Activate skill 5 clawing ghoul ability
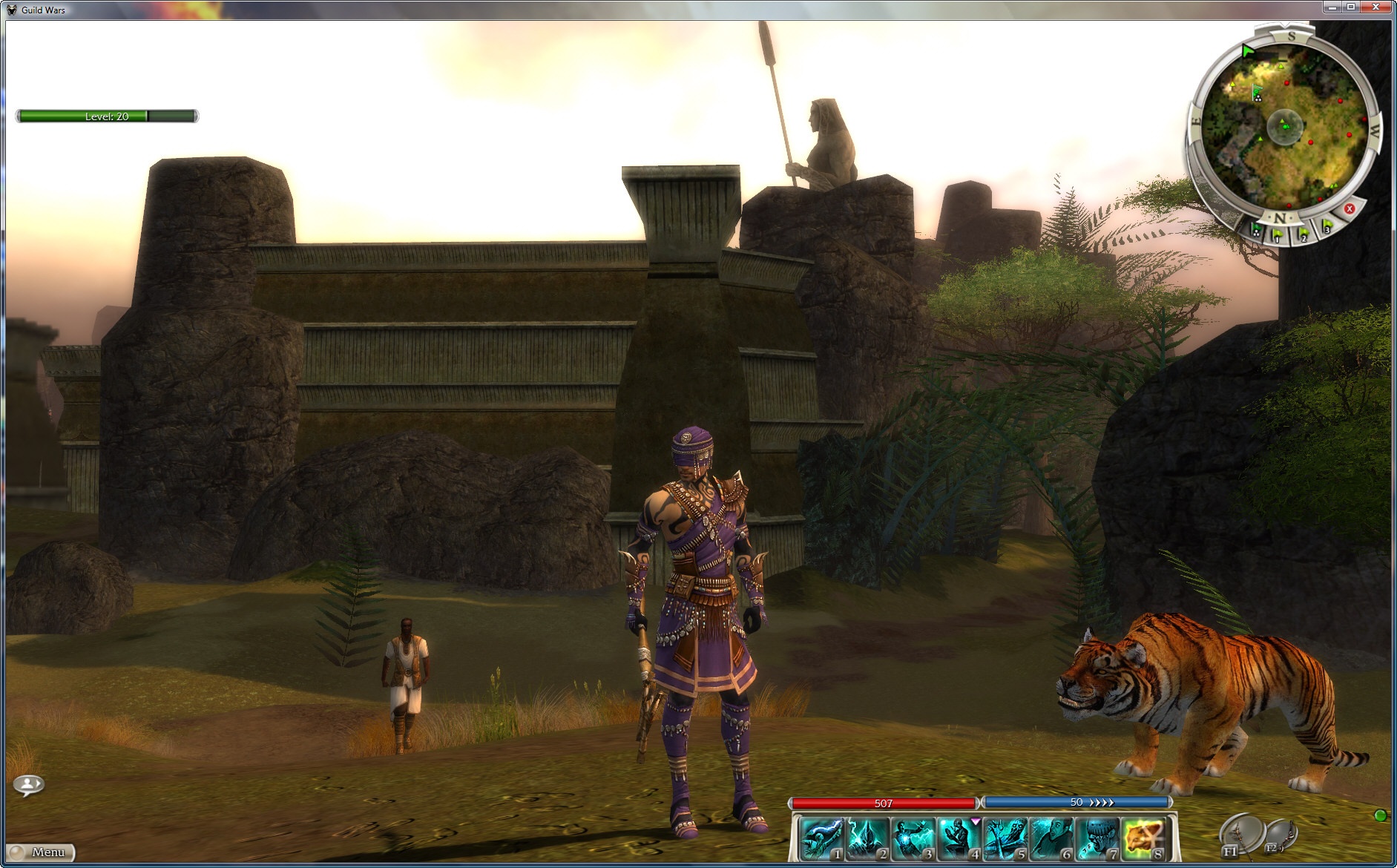This screenshot has width=1397, height=868. click(x=1005, y=838)
